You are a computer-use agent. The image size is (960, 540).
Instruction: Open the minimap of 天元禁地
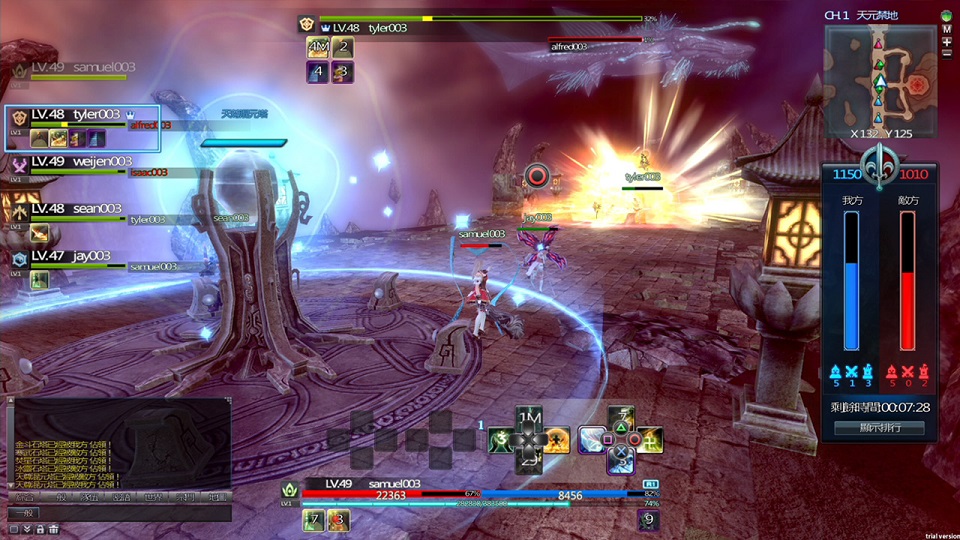880,80
